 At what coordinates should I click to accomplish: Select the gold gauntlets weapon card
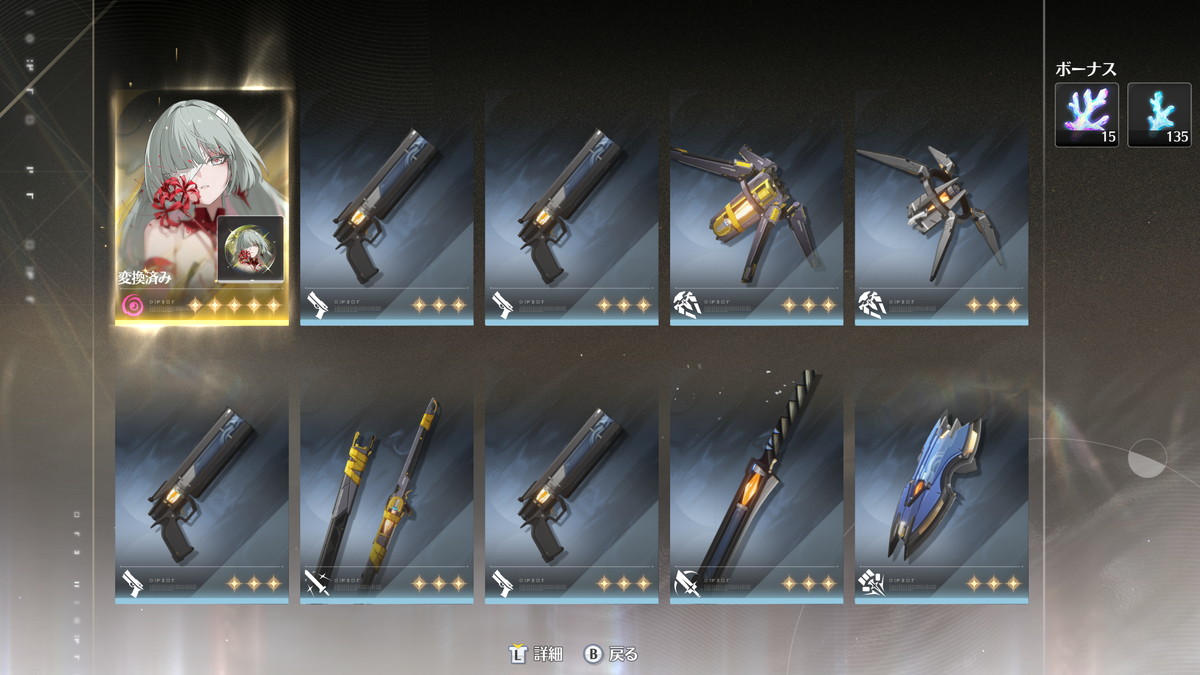(x=756, y=210)
